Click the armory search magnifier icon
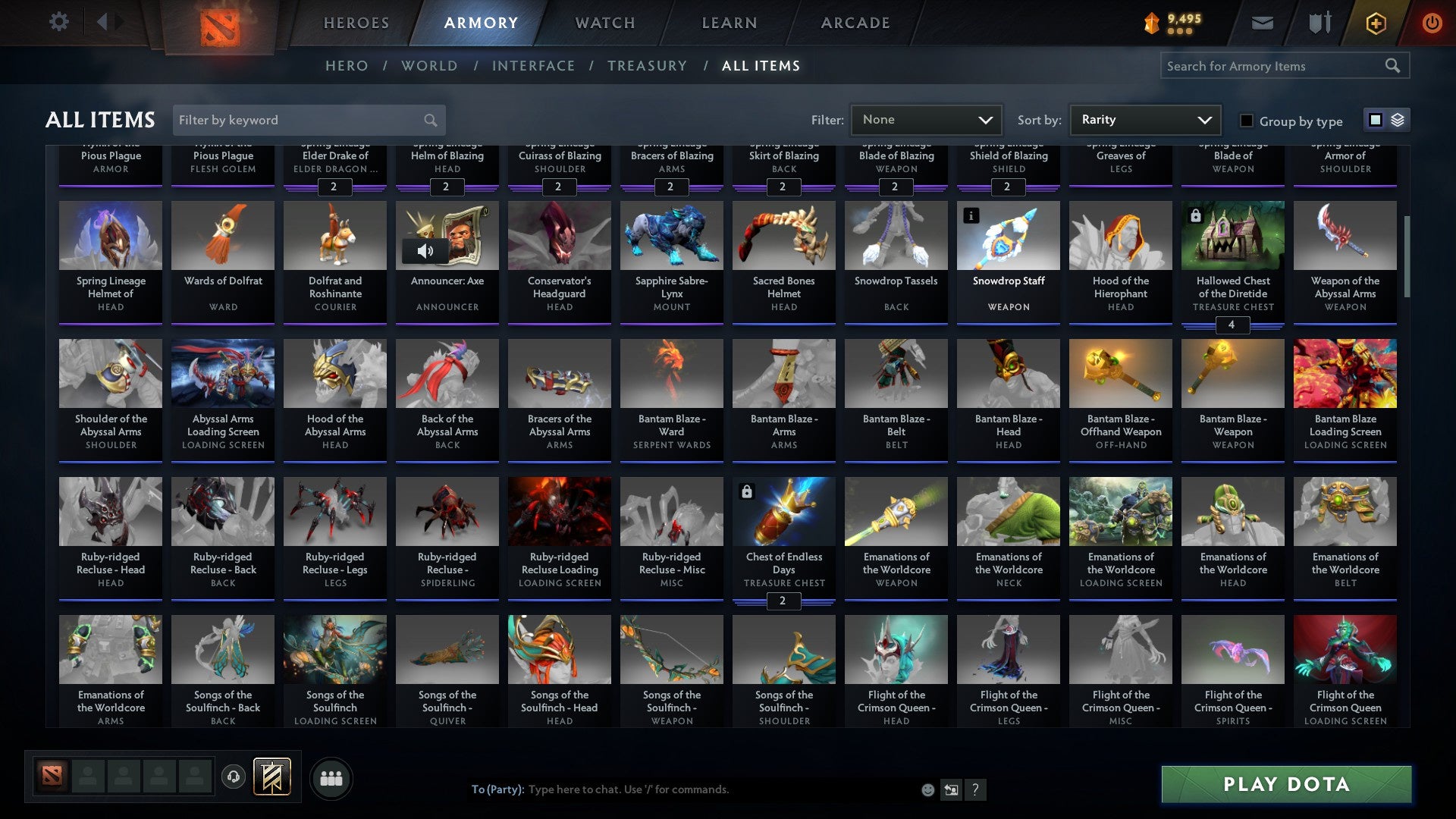 (x=1394, y=66)
